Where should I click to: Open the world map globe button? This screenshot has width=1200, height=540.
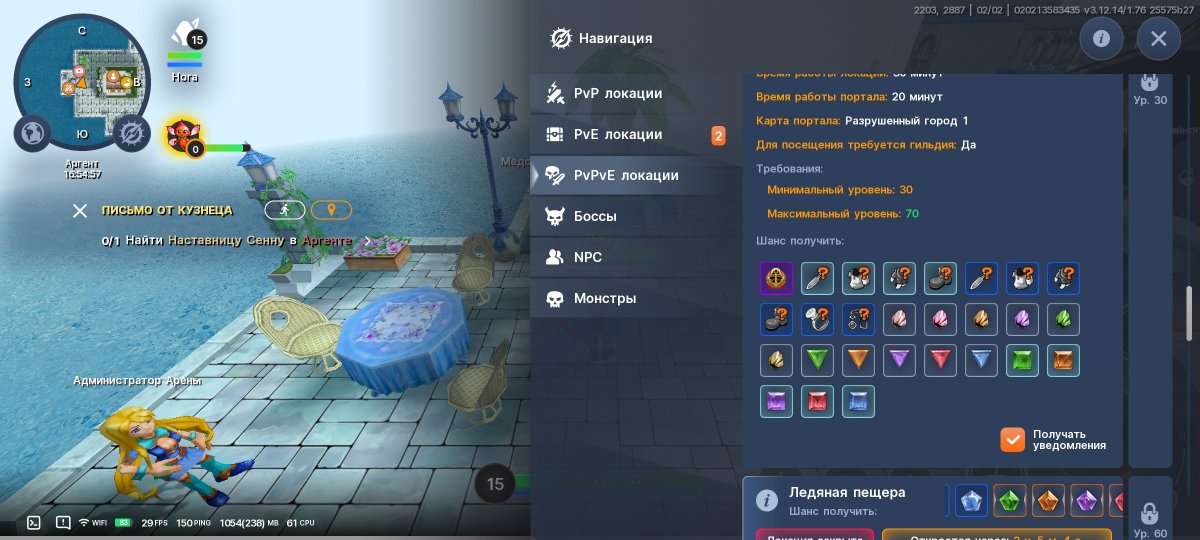[32, 133]
